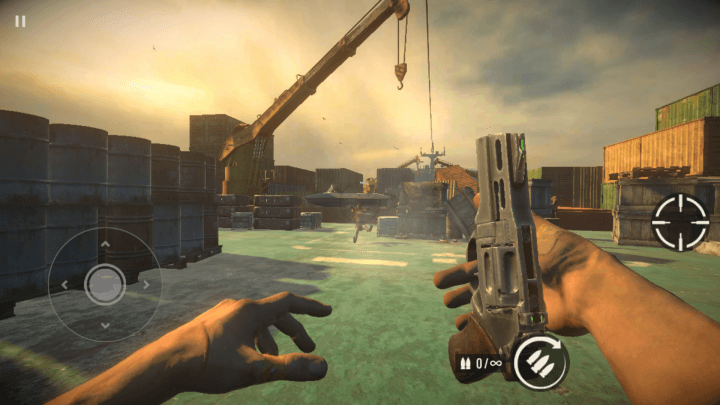Tap the joystick's left arrow

[65, 284]
